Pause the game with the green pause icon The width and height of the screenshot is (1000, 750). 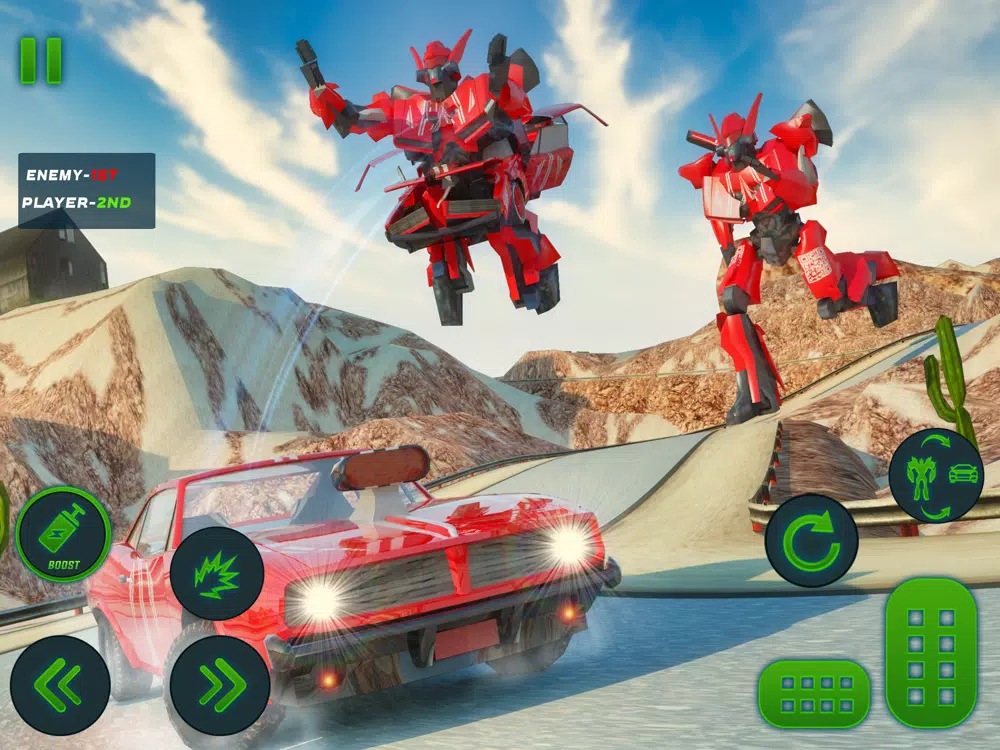[41, 61]
